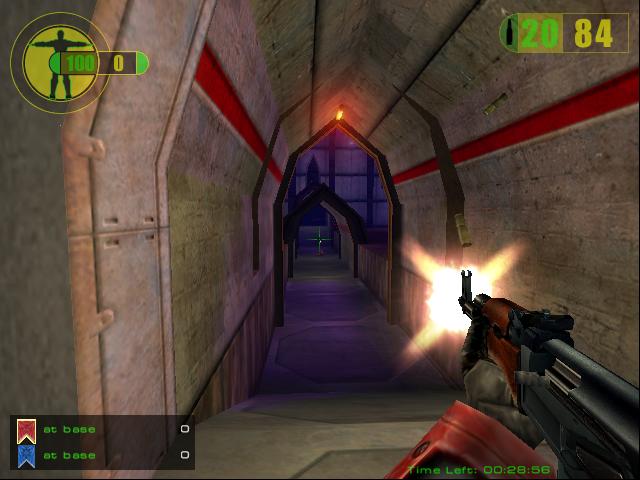The width and height of the screenshot is (640, 480).
Task: Click the bullet icon beside the ammo counter
Action: click(512, 33)
